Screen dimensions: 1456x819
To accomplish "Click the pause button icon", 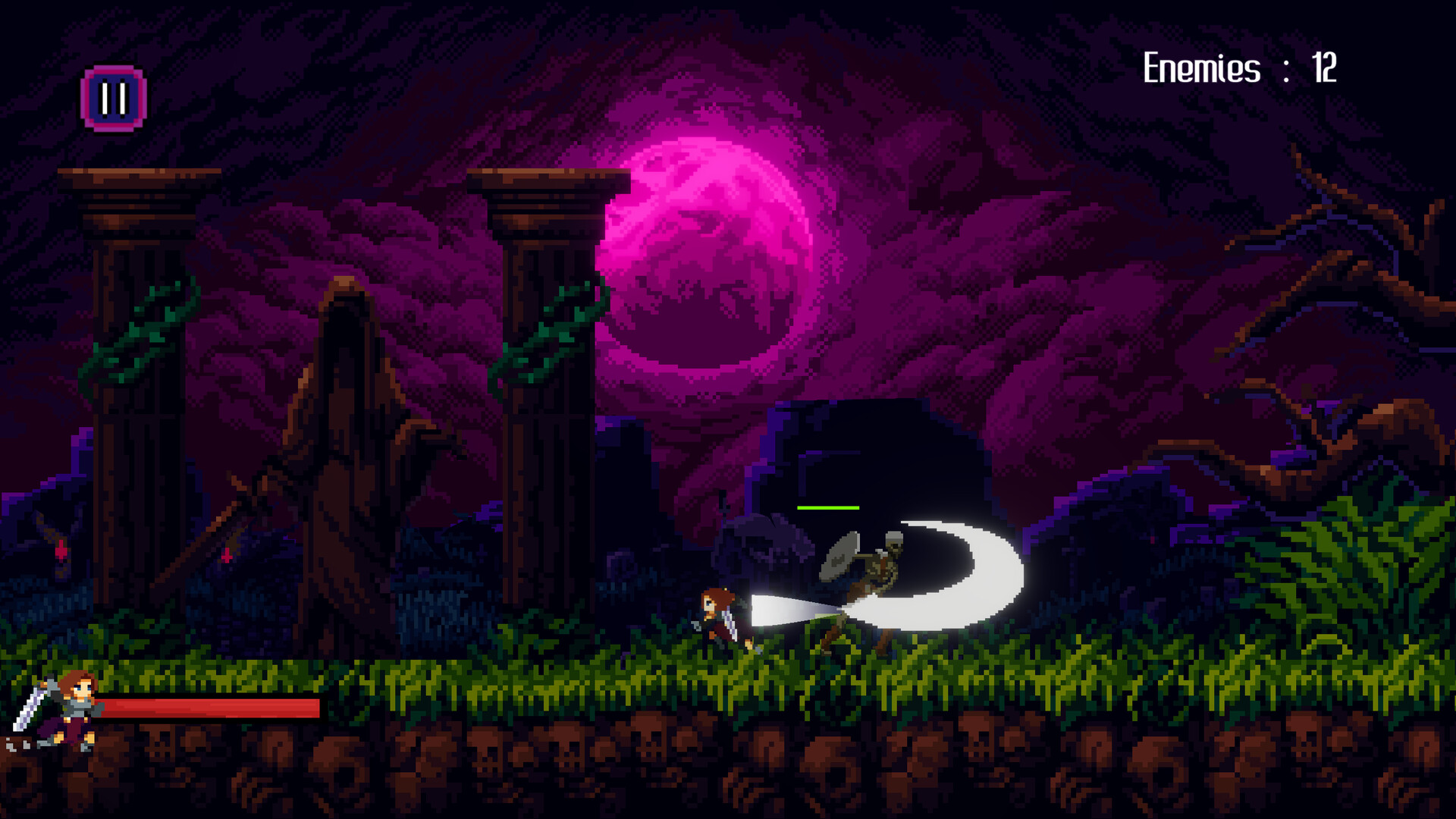I will tap(112, 96).
